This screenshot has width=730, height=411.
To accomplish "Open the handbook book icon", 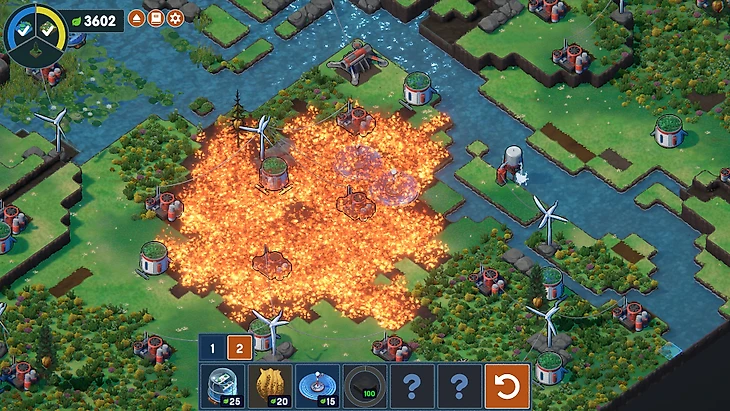I will coord(155,18).
